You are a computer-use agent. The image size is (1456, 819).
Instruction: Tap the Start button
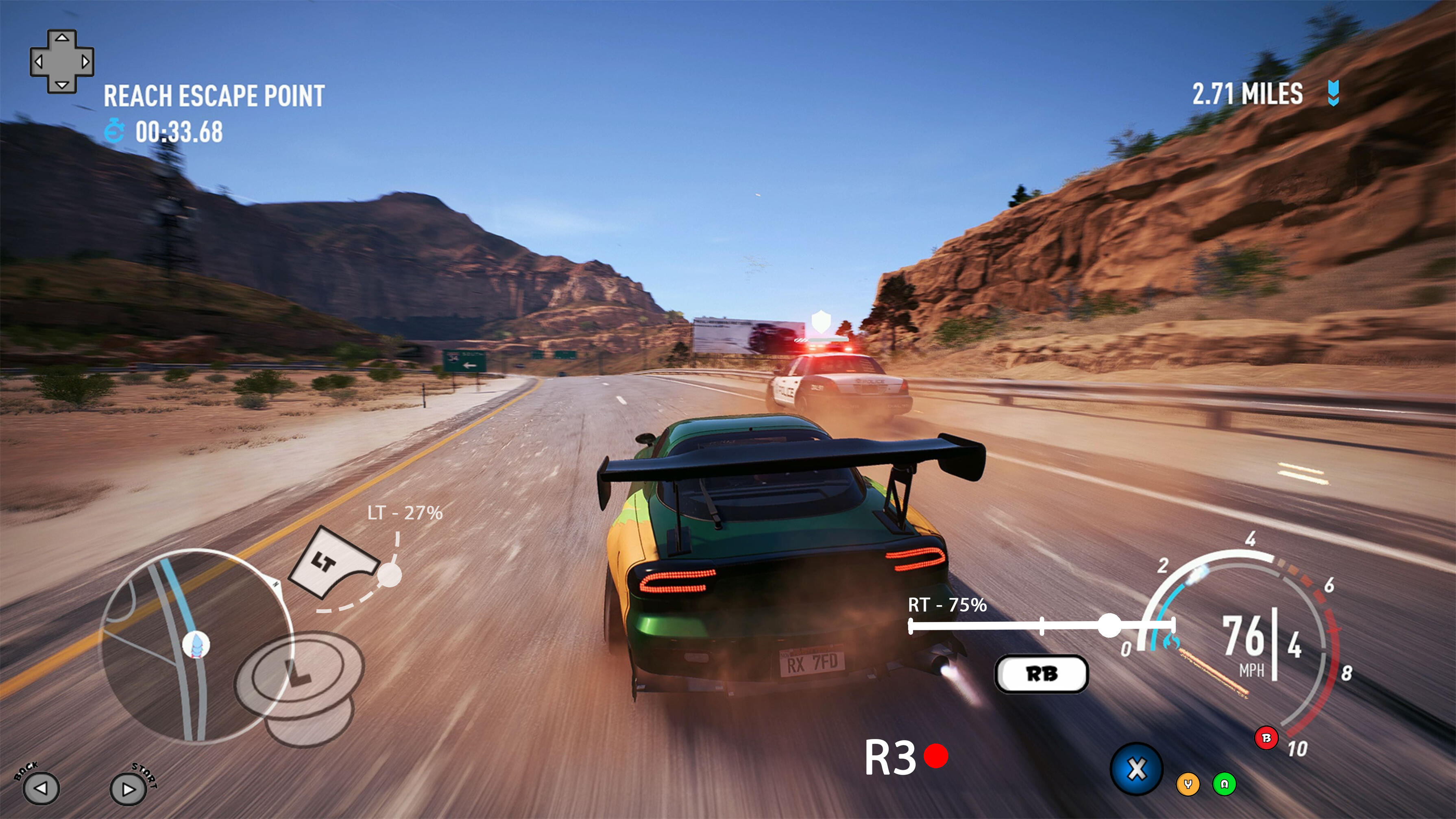tap(128, 789)
